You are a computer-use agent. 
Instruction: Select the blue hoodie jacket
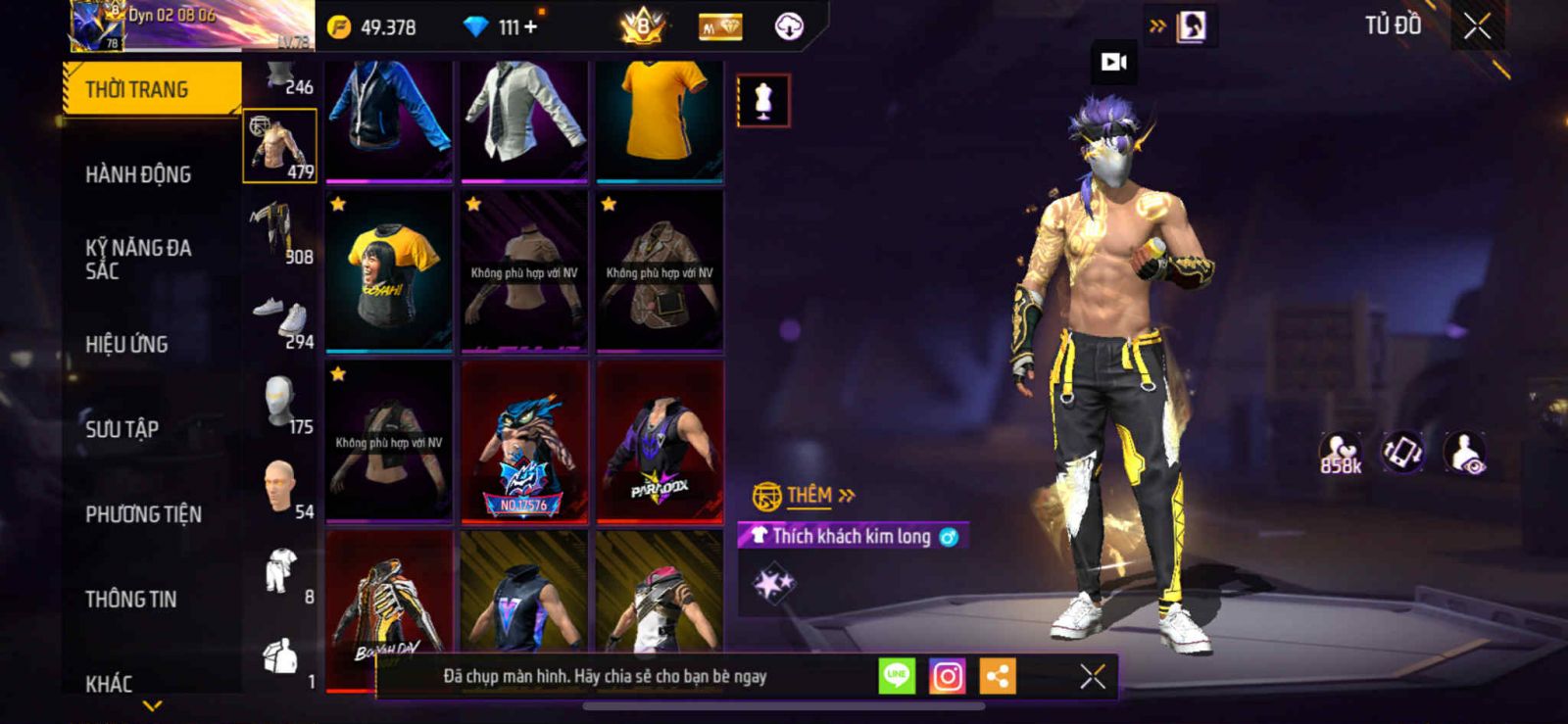click(389, 120)
